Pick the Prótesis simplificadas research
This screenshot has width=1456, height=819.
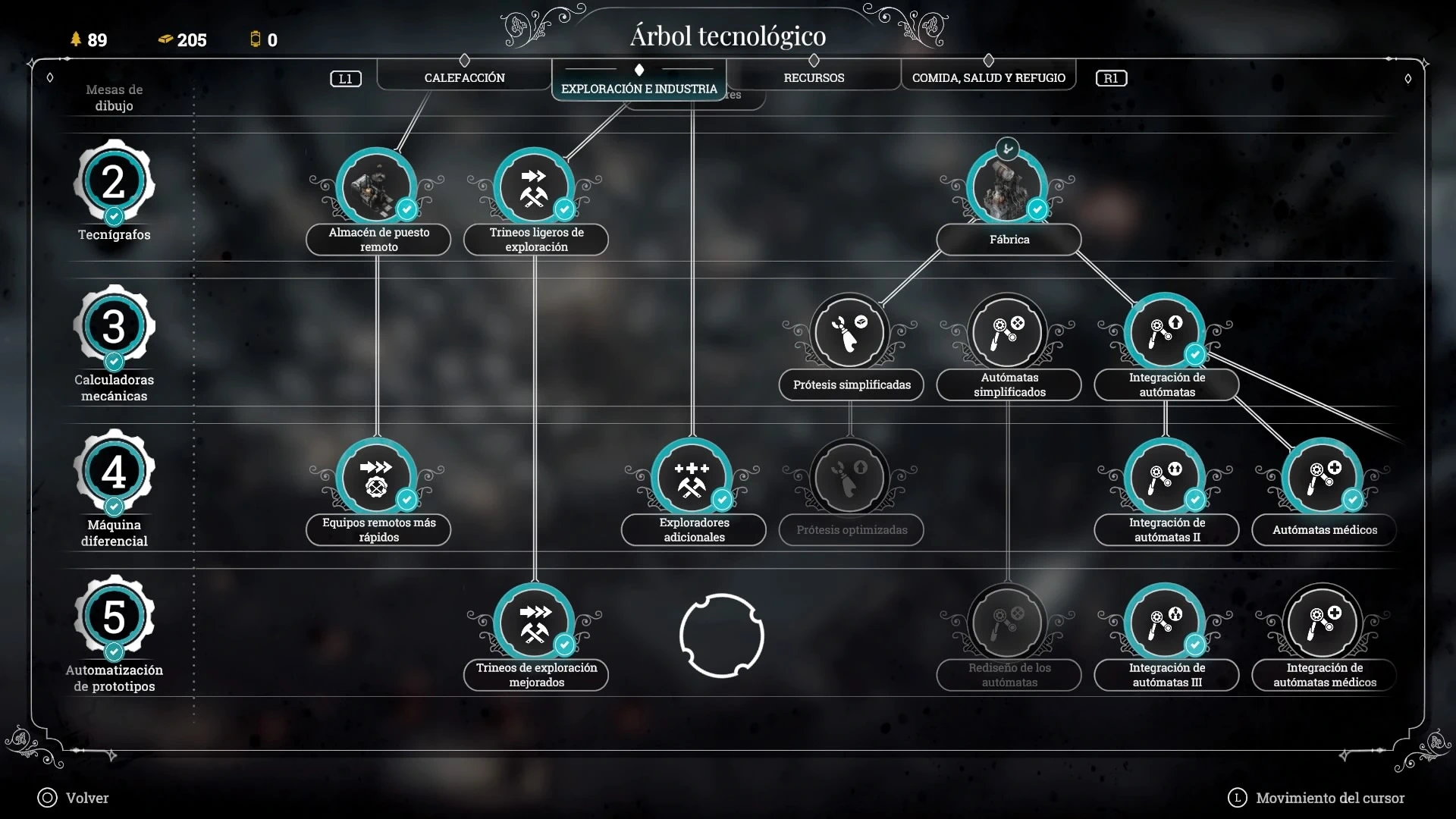click(849, 332)
